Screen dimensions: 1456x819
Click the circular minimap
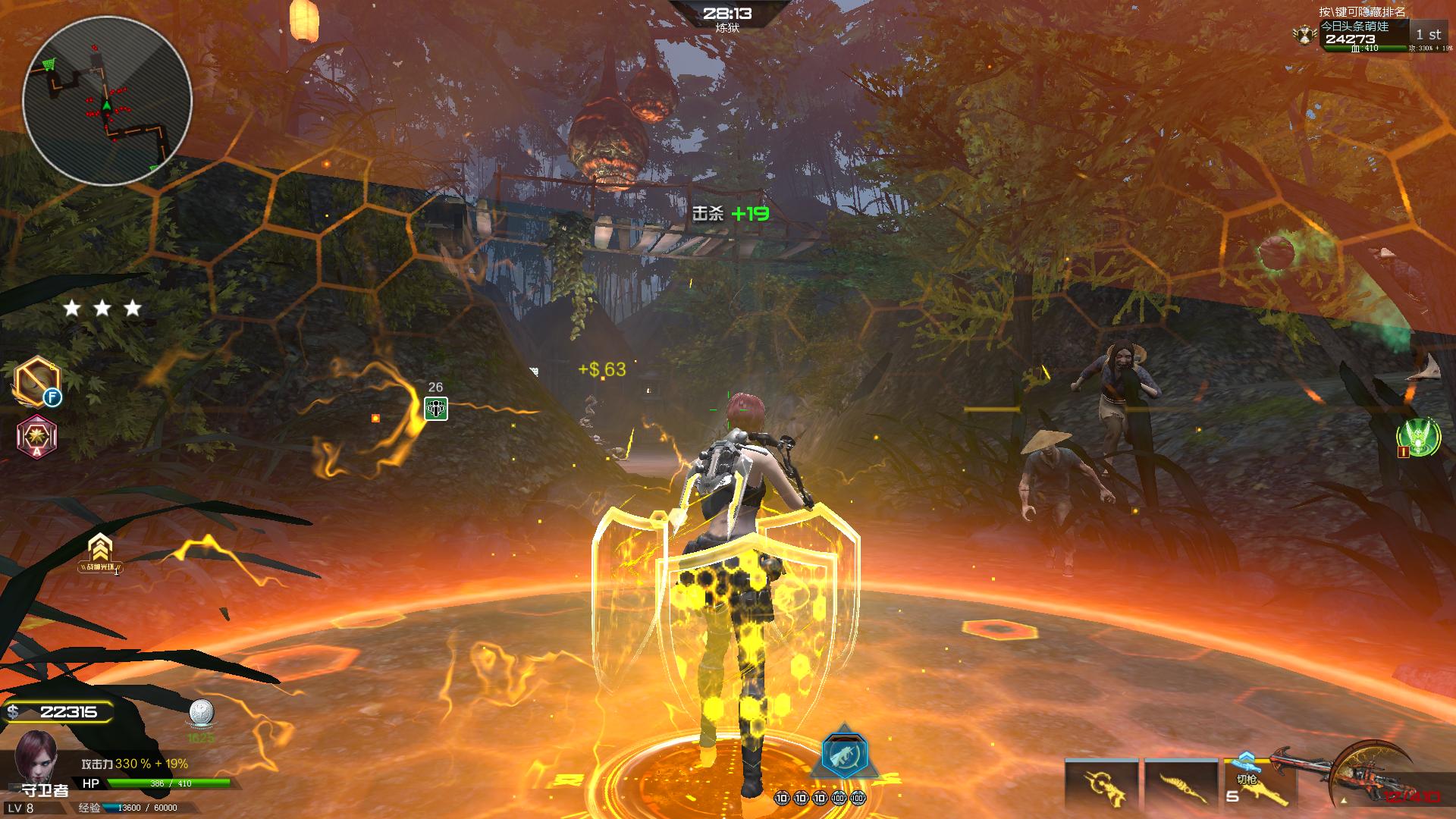coord(106,99)
